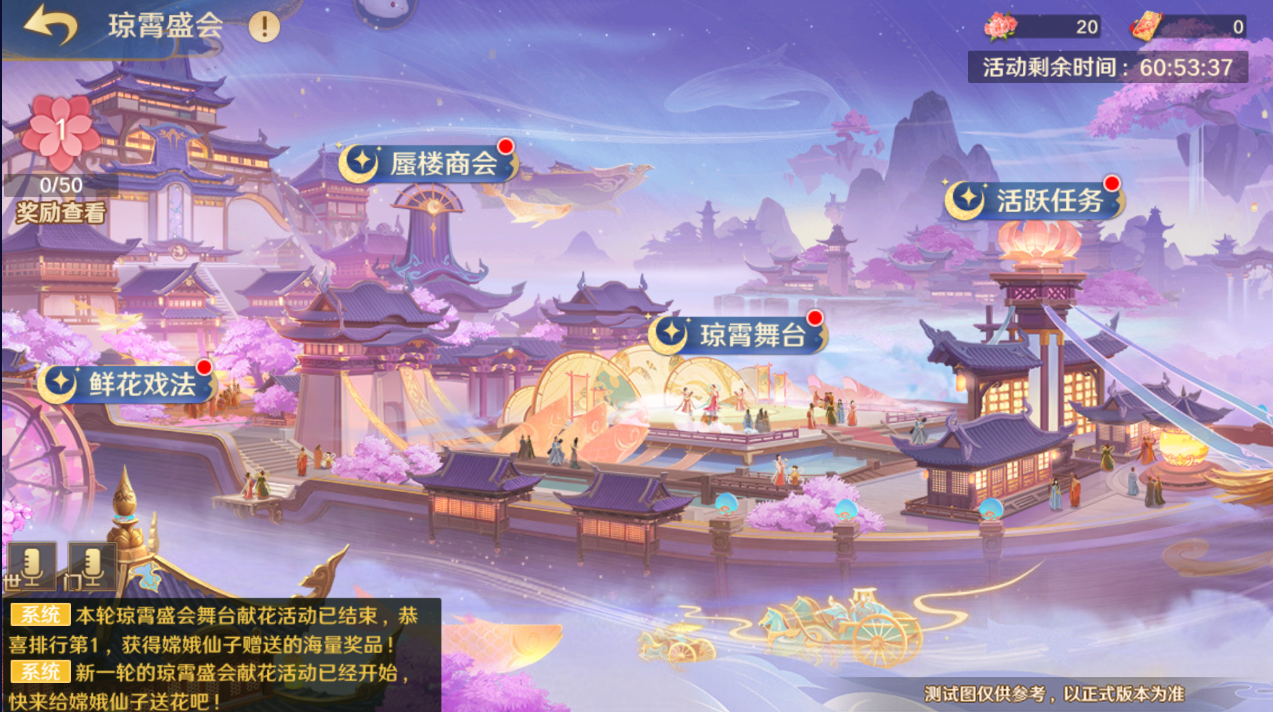Open the 活跃任务 activity tasks
The height and width of the screenshot is (712, 1273).
pyautogui.click(x=1034, y=200)
